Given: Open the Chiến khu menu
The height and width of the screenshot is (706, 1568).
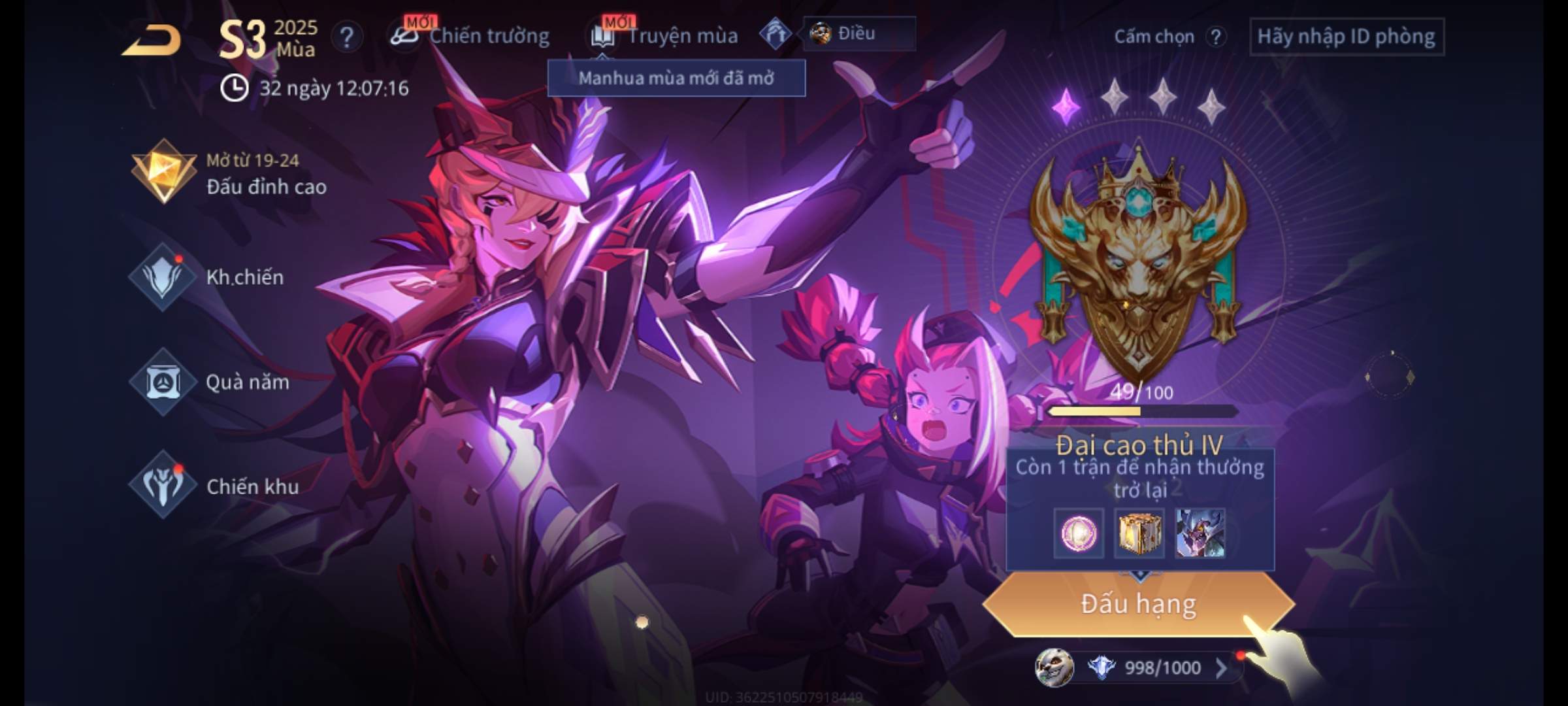Looking at the screenshot, I should (216, 486).
